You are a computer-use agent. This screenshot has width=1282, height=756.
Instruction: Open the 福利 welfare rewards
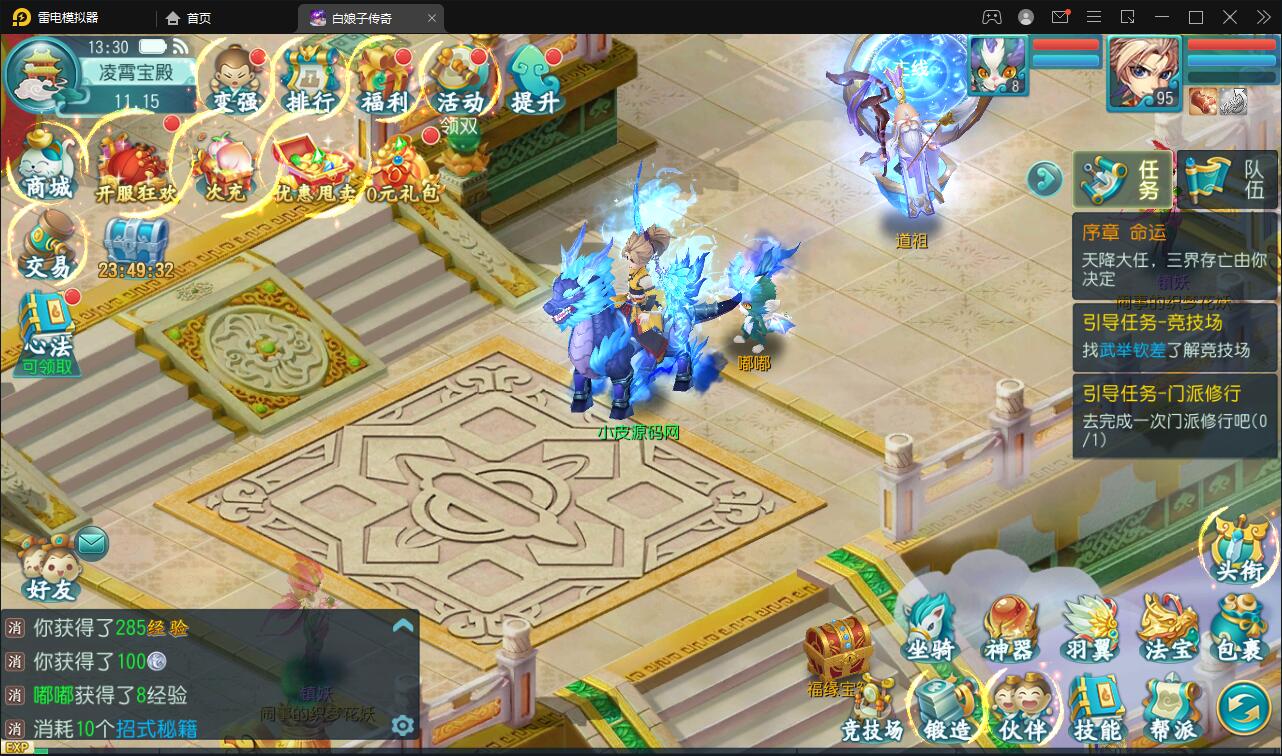point(385,79)
